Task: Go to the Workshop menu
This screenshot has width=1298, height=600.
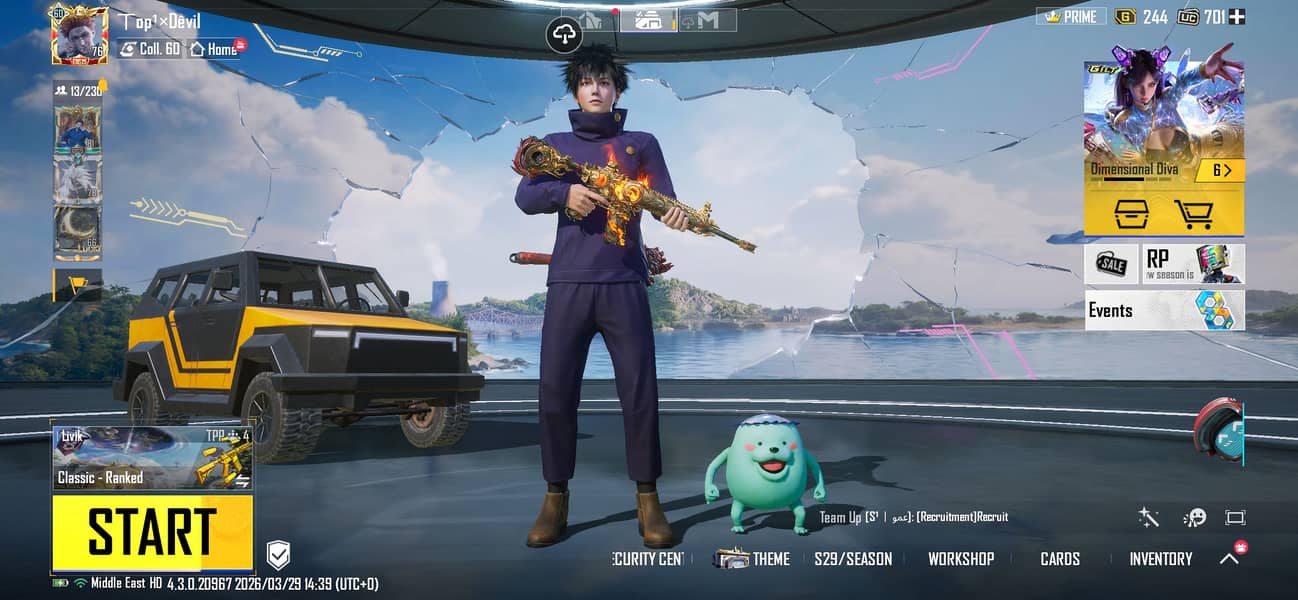Action: click(x=960, y=559)
